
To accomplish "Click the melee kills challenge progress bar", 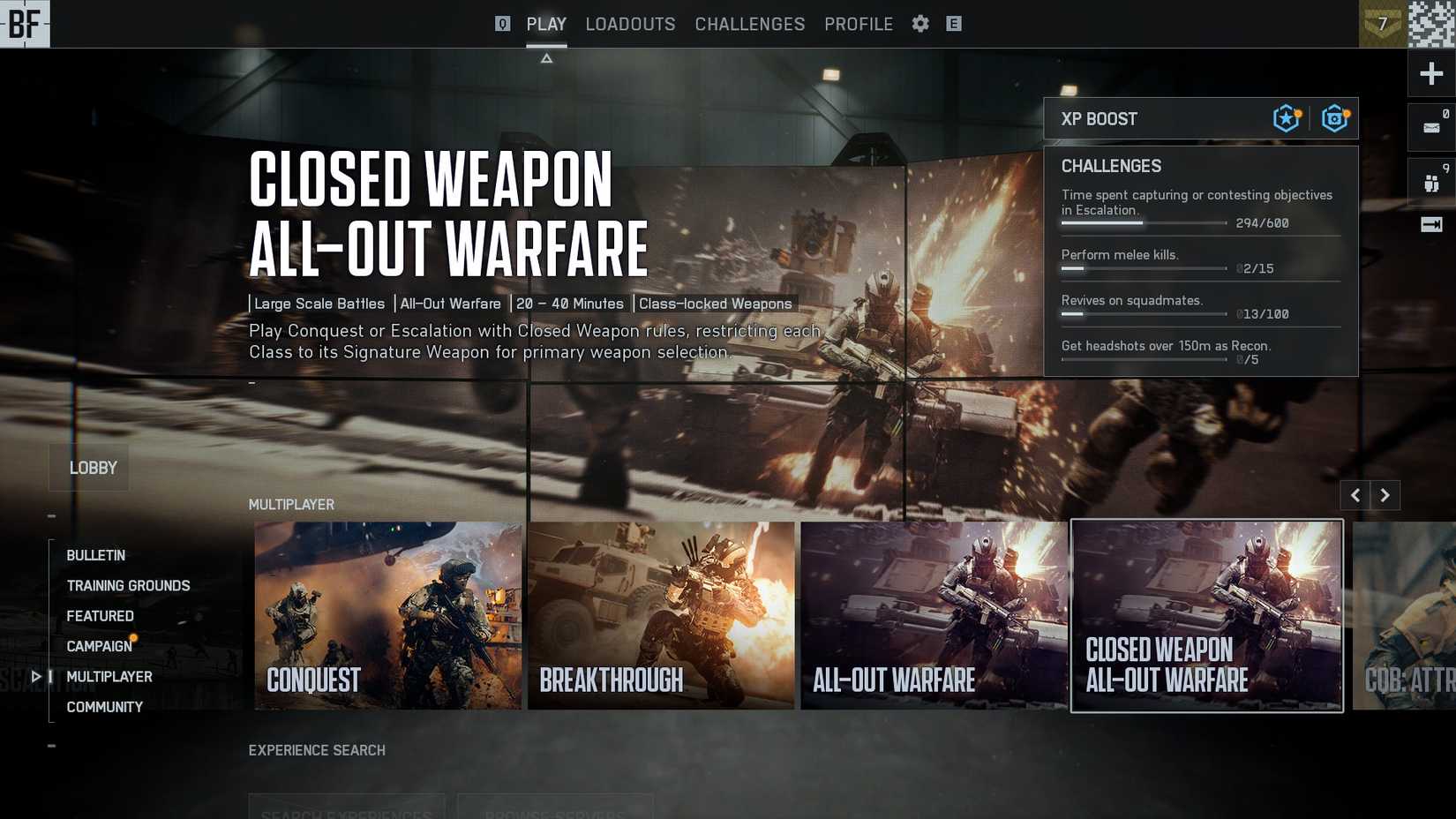I will [1143, 268].
